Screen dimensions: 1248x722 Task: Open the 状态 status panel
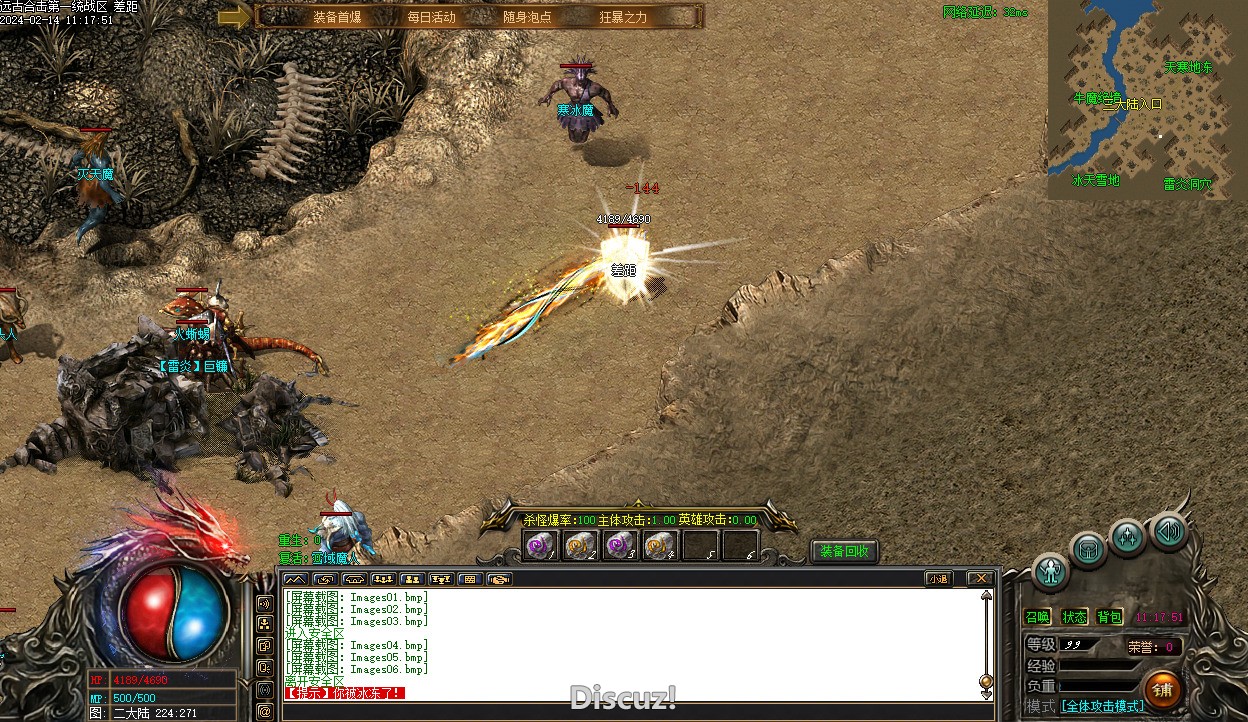[x=1074, y=617]
